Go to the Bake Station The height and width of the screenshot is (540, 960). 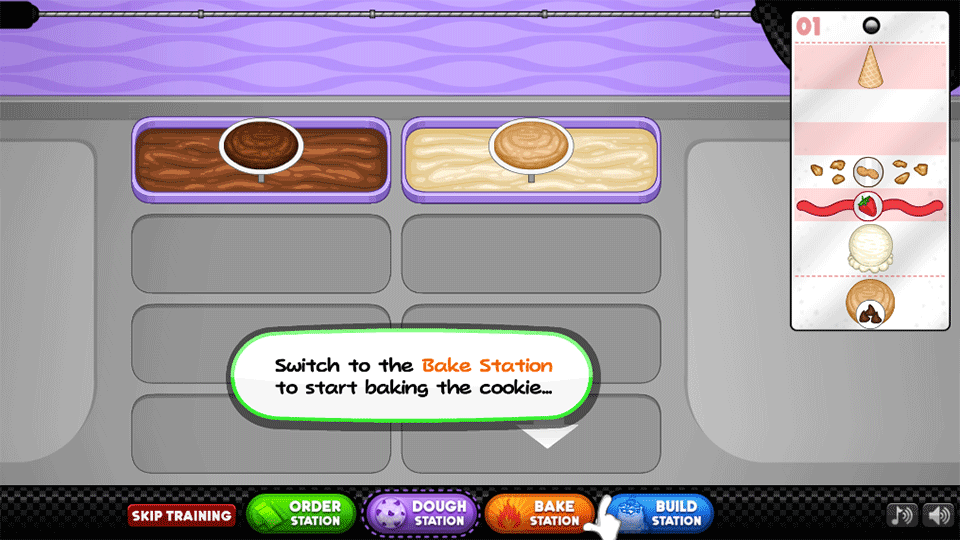pyautogui.click(x=540, y=513)
